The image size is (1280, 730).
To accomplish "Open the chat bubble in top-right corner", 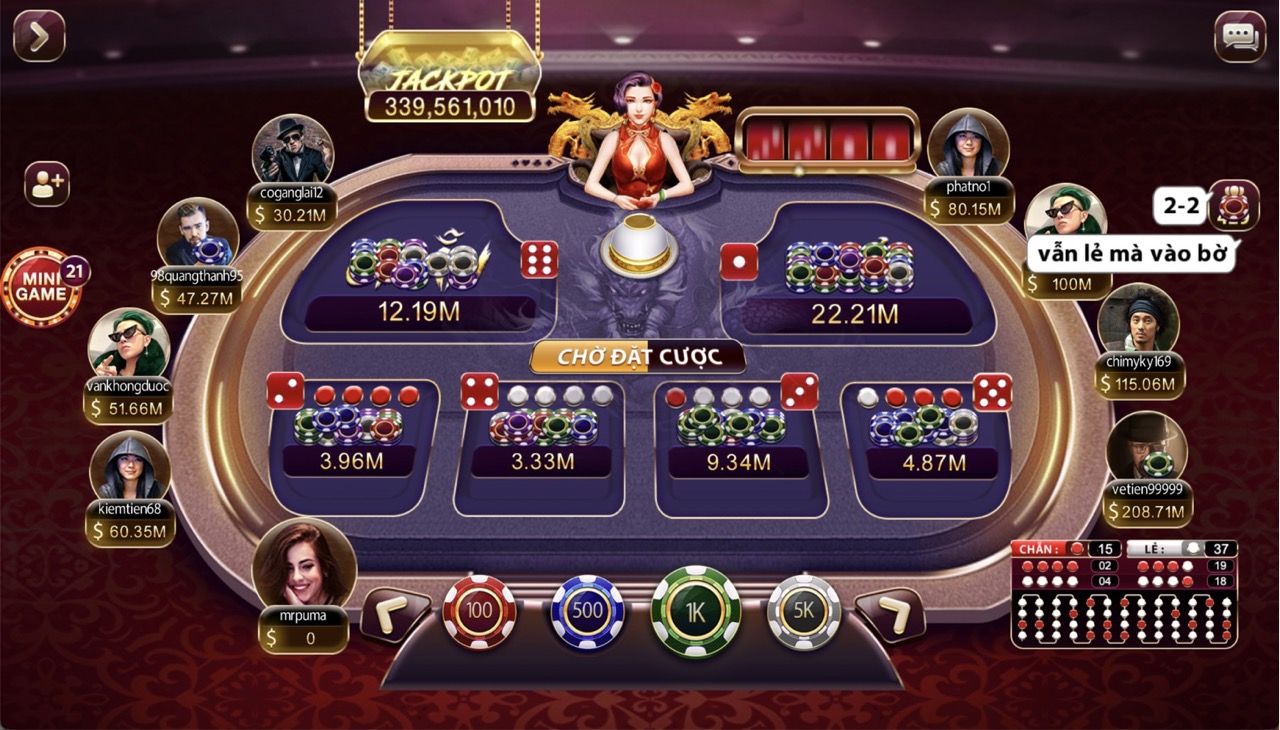I will (1240, 35).
